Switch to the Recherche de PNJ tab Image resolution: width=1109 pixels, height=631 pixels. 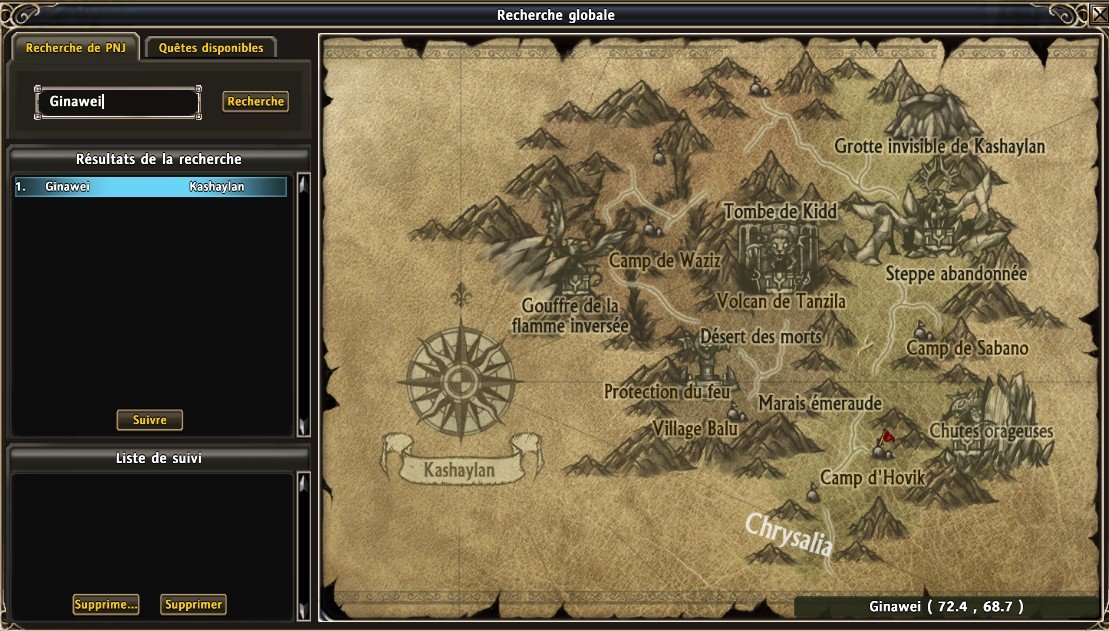pos(75,47)
